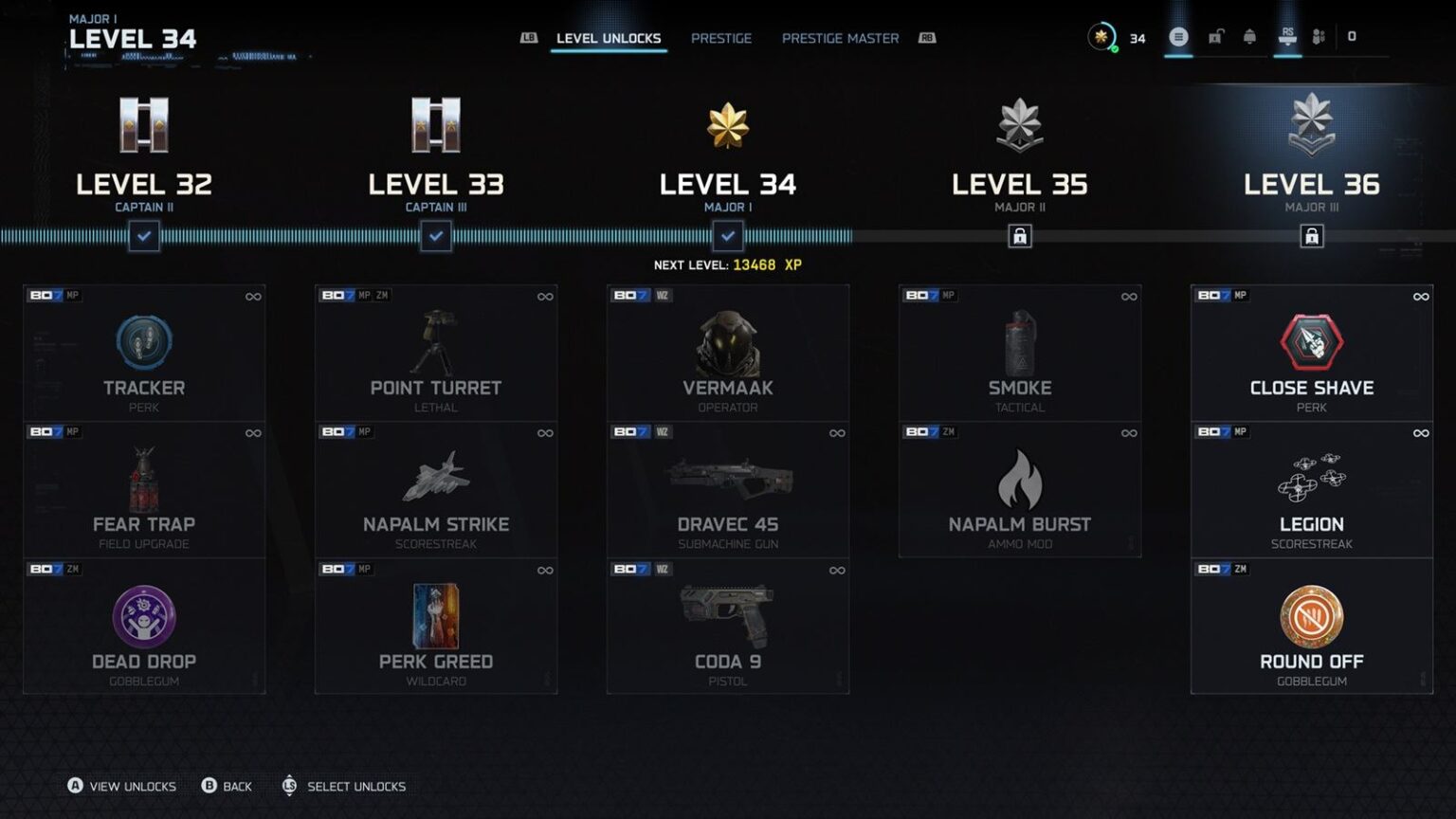Select the circular menu icon at top right
The width and height of the screenshot is (1456, 819).
(1178, 38)
